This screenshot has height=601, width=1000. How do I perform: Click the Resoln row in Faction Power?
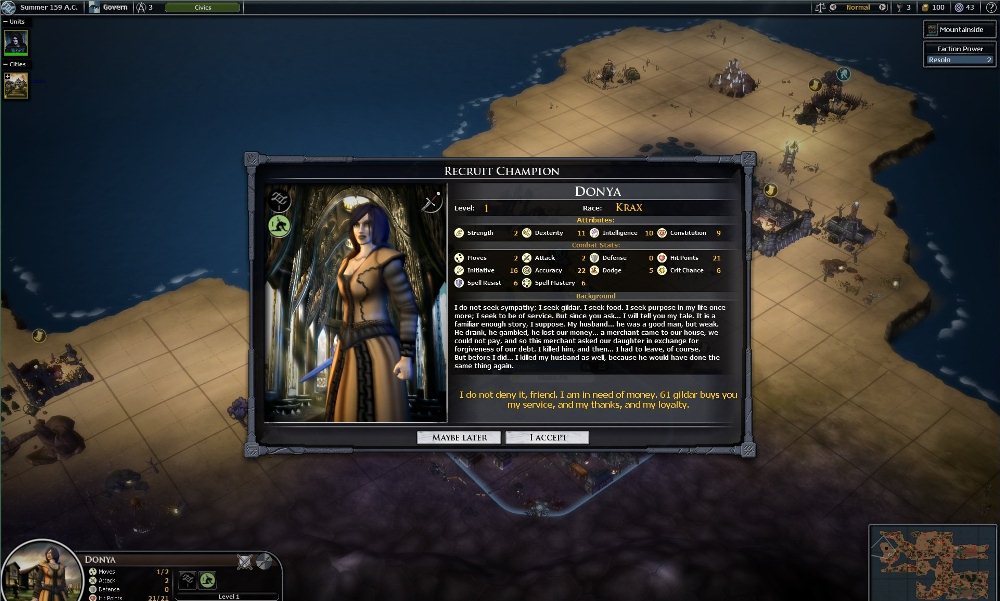coord(959,60)
